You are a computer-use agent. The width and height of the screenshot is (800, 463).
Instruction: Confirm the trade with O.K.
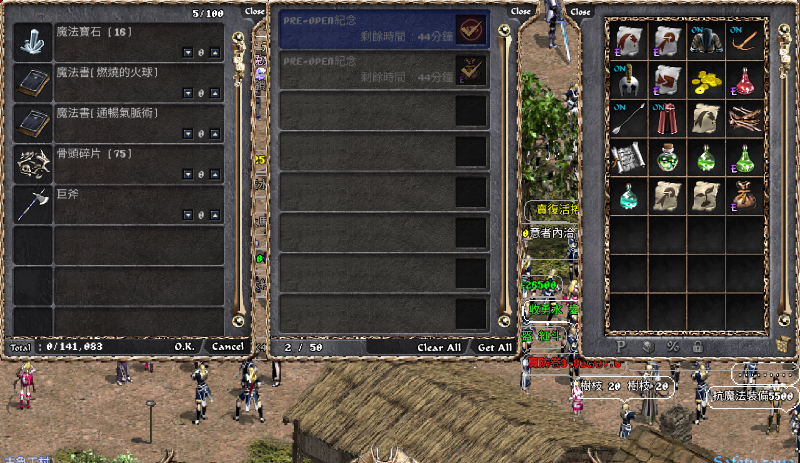pyautogui.click(x=184, y=346)
